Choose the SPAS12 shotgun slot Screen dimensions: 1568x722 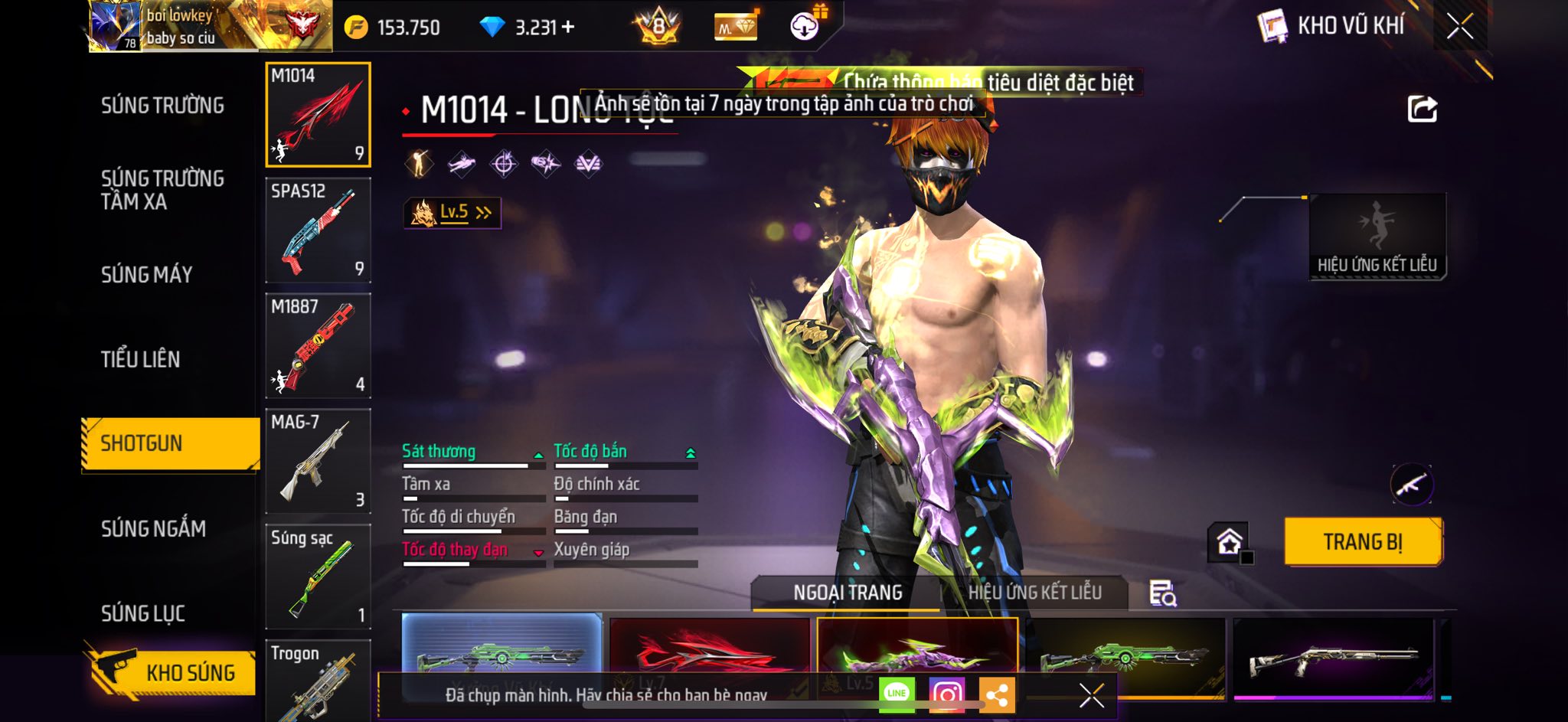coord(318,230)
